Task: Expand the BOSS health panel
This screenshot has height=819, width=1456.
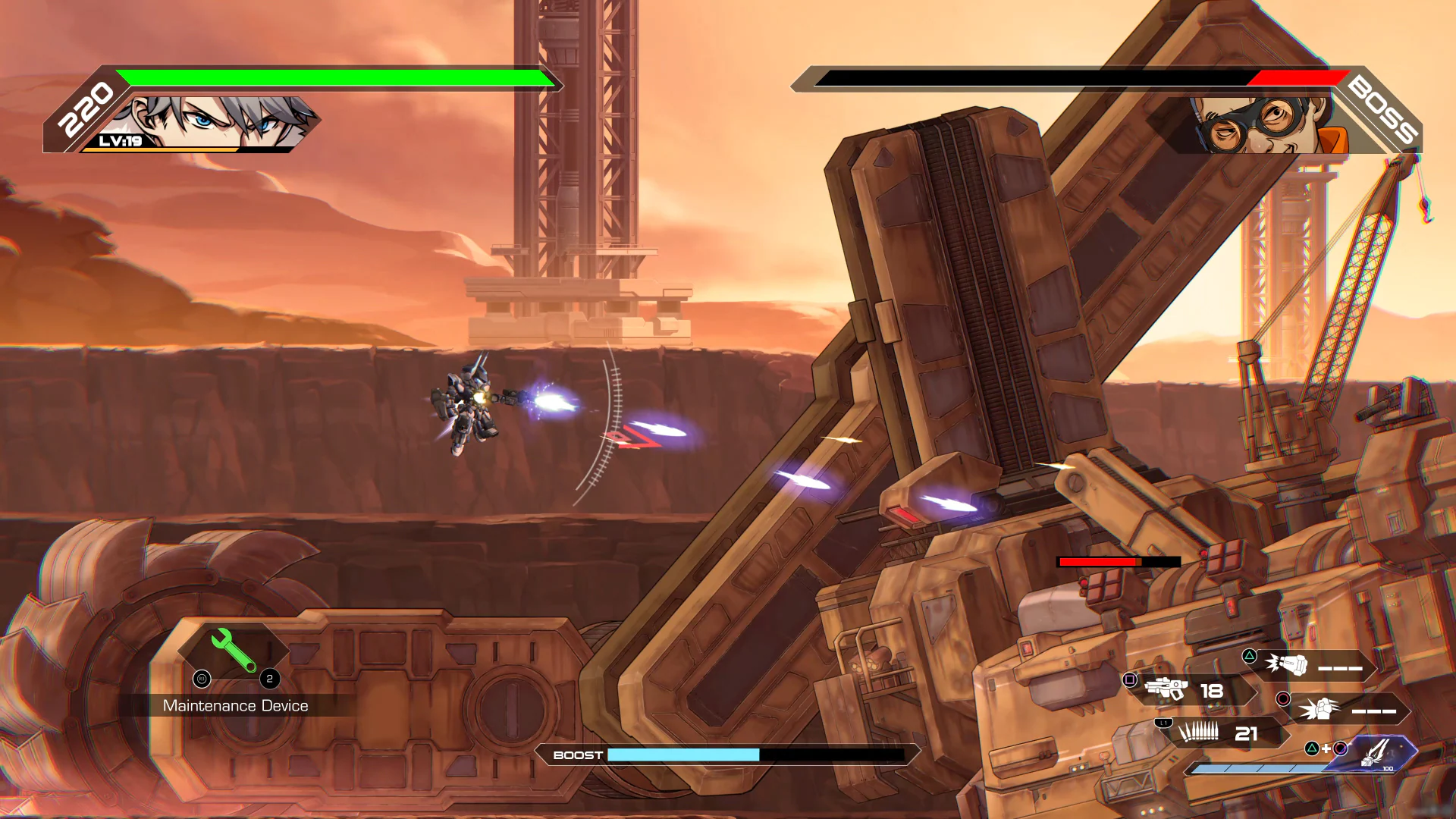Action: [x=1062, y=78]
